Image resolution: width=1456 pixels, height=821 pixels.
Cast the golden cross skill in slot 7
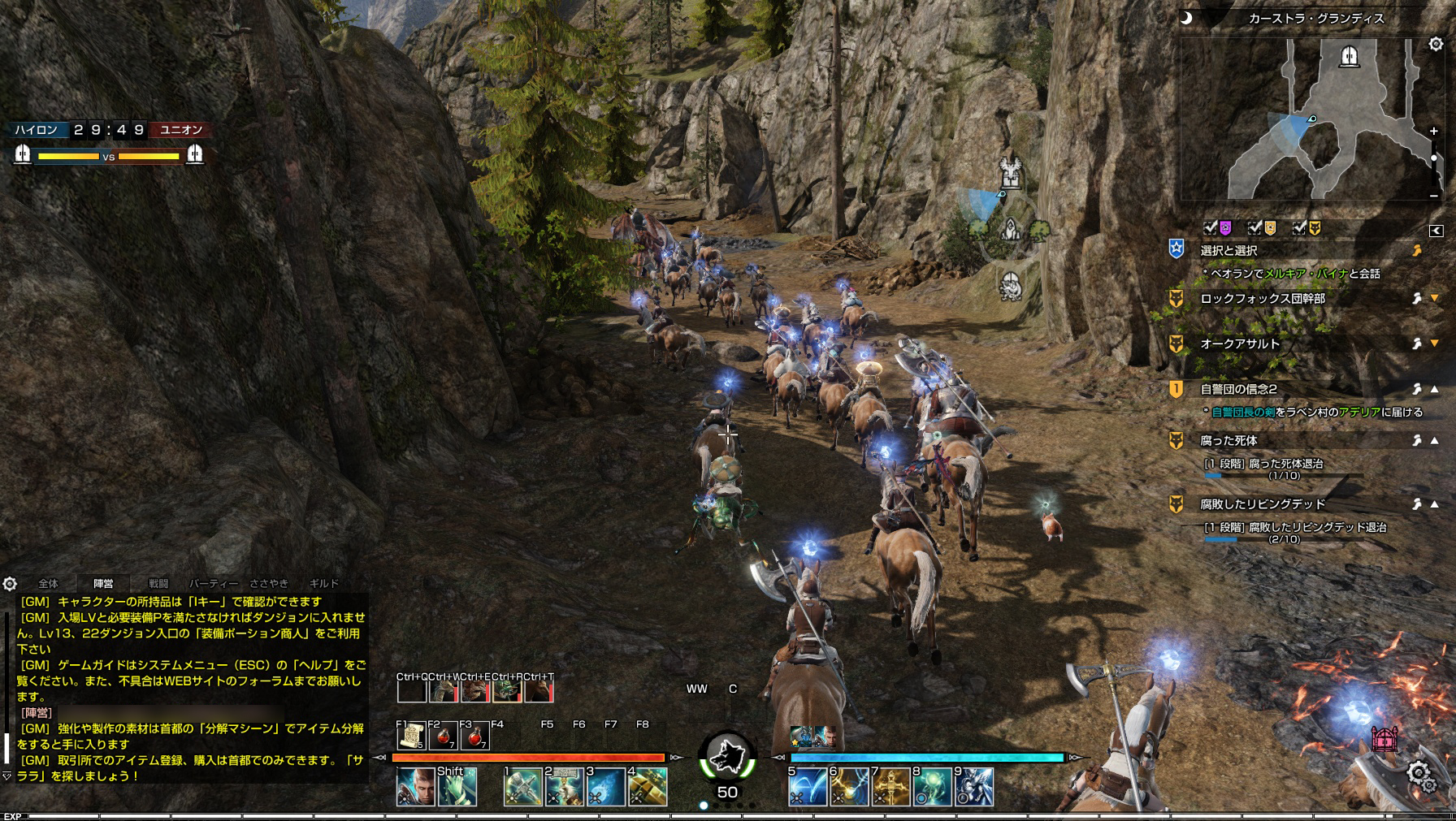click(890, 786)
